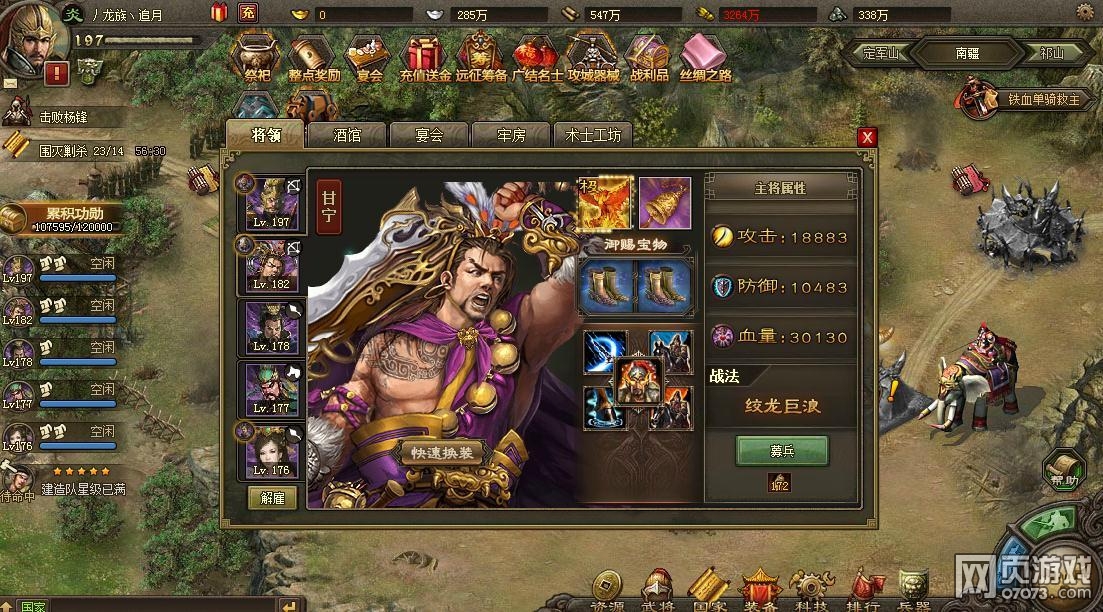Open the 帮助 help icon

point(1063,470)
